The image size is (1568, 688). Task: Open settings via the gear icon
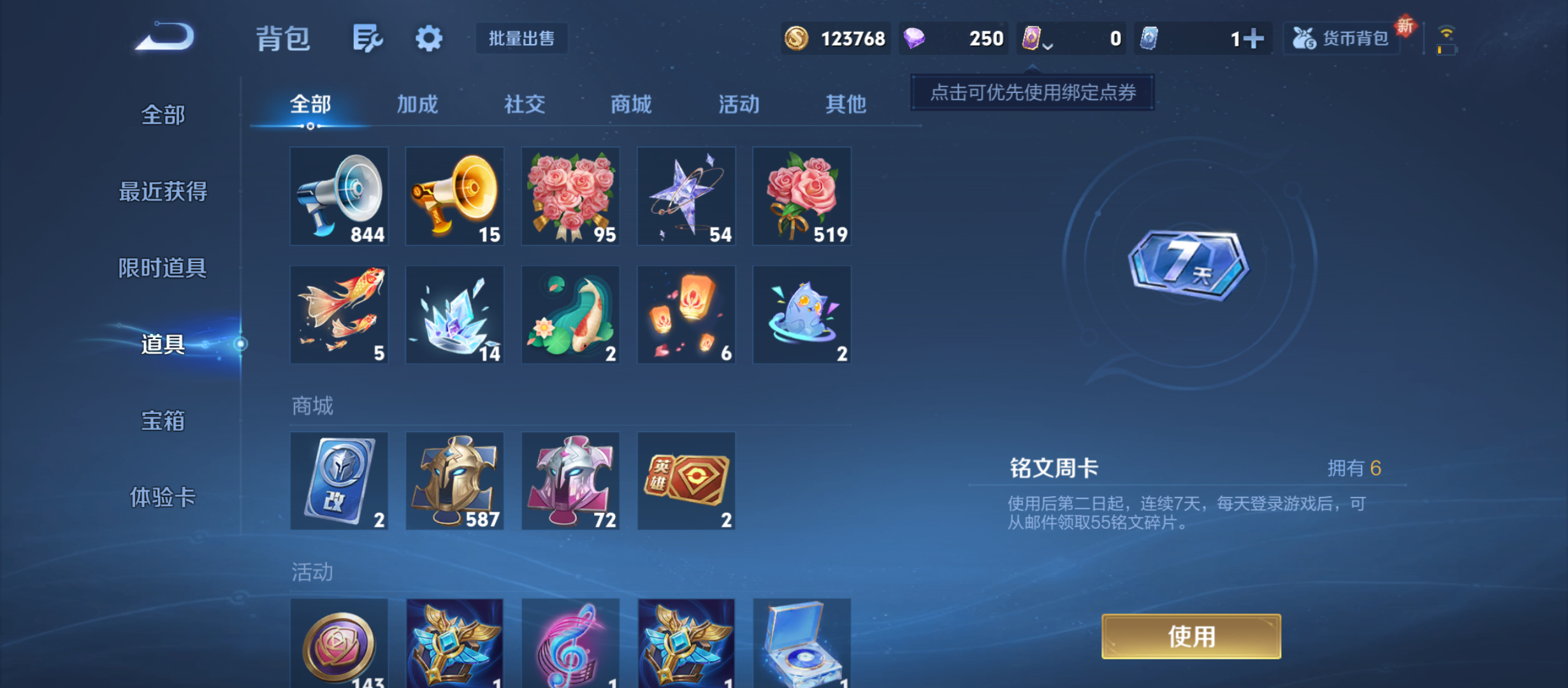pyautogui.click(x=428, y=38)
